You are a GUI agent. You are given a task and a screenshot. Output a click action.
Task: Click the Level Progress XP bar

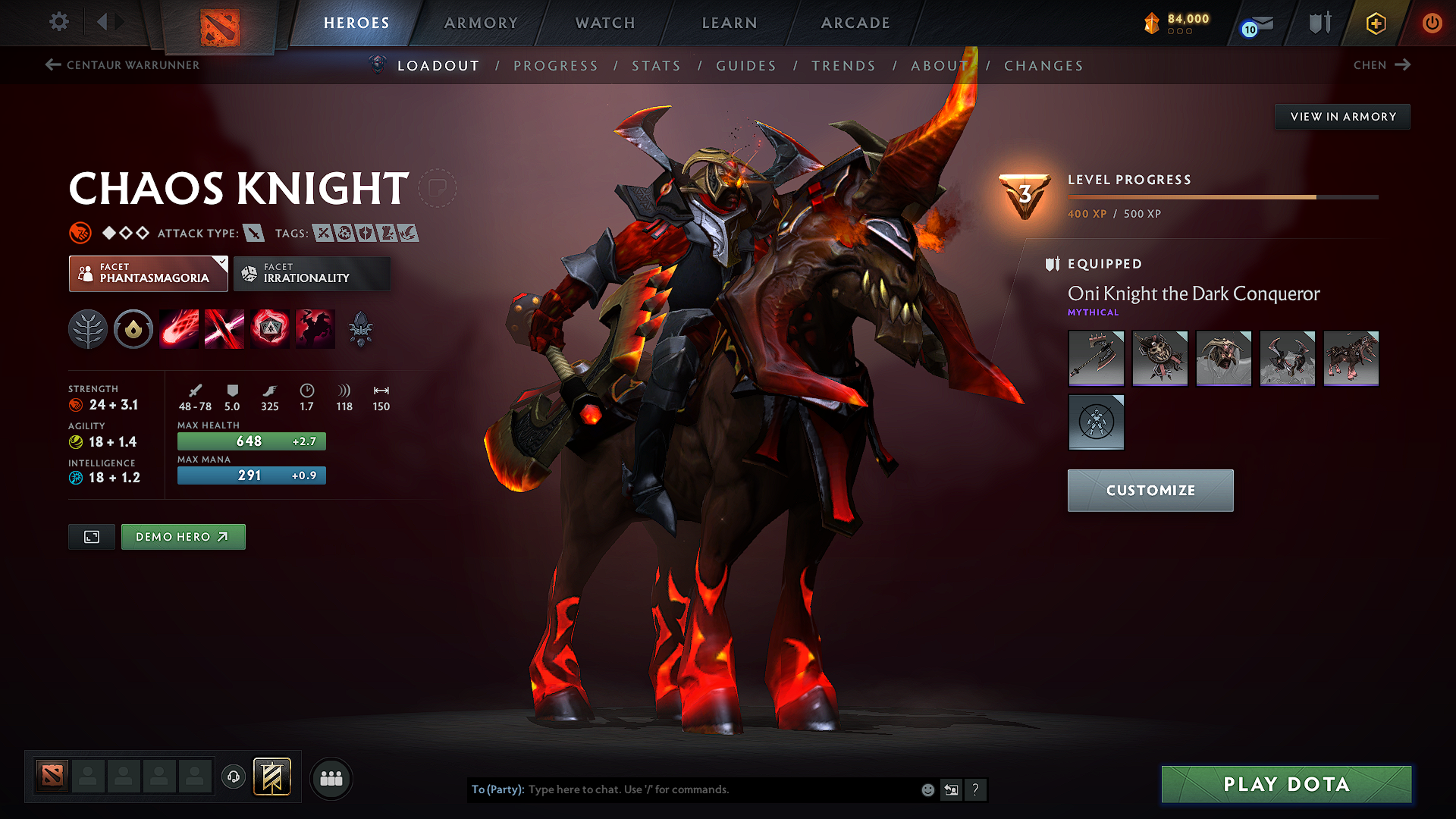pyautogui.click(x=1222, y=196)
